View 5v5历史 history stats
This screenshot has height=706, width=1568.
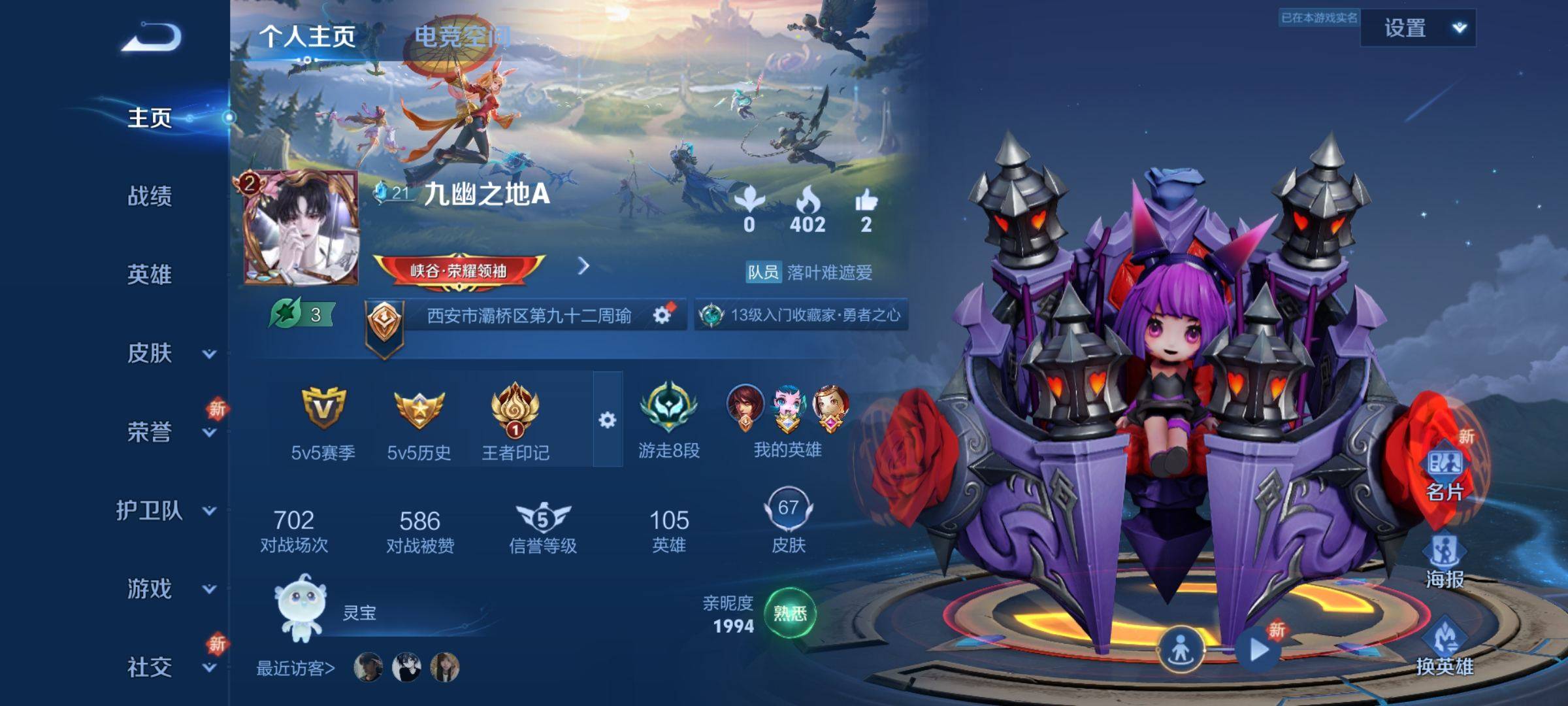[419, 422]
